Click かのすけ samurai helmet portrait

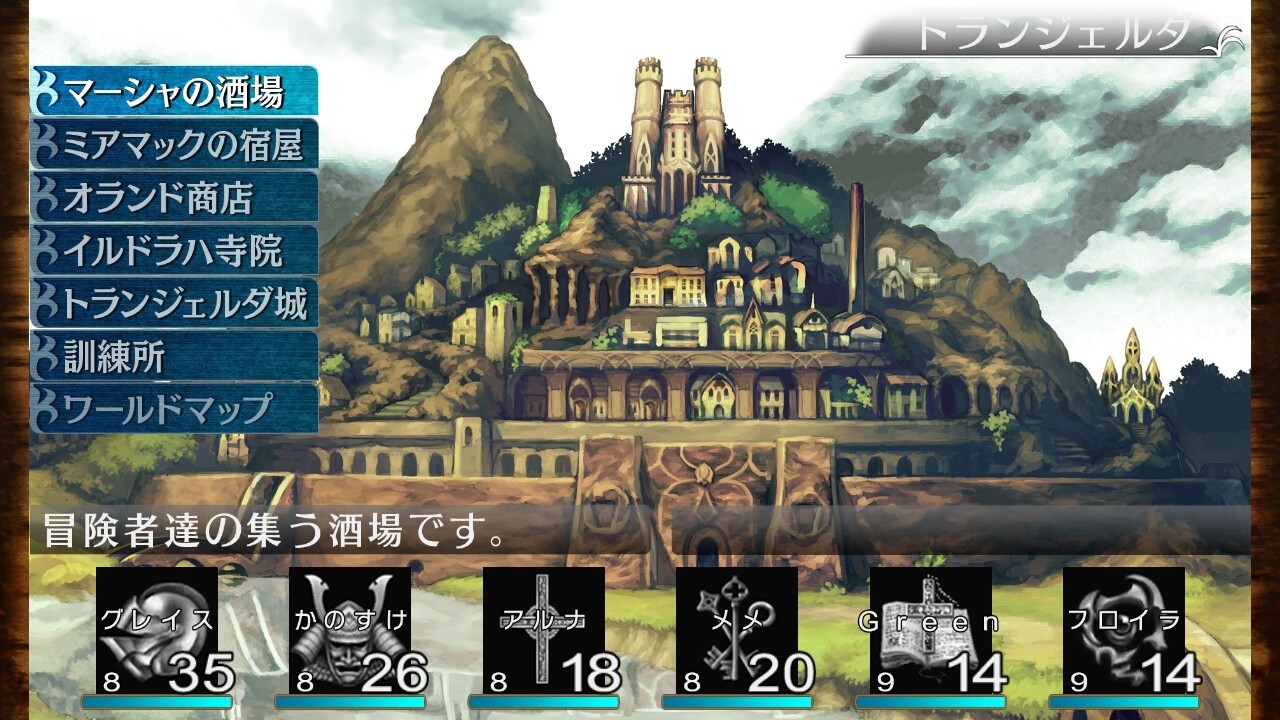[350, 630]
